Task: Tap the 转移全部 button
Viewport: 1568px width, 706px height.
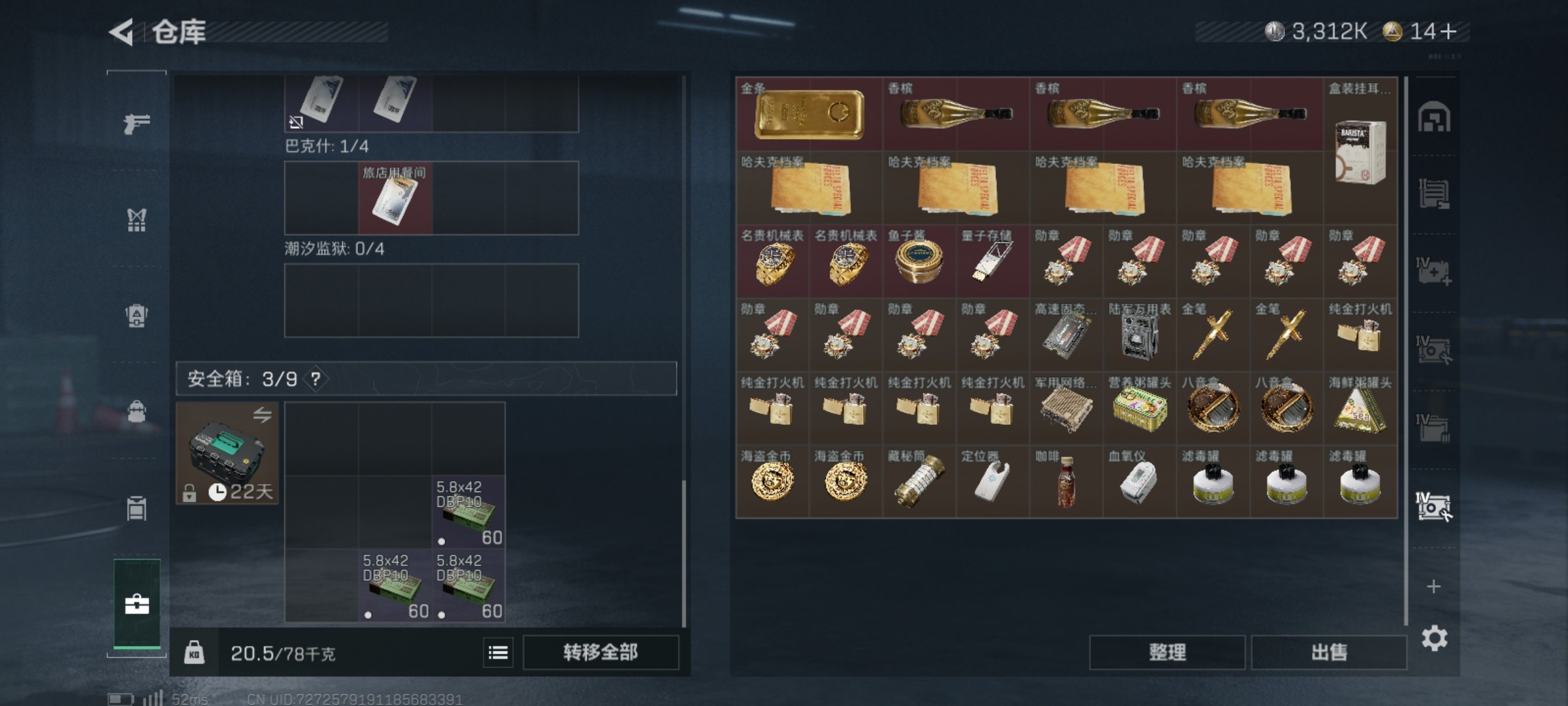Action: tap(600, 652)
